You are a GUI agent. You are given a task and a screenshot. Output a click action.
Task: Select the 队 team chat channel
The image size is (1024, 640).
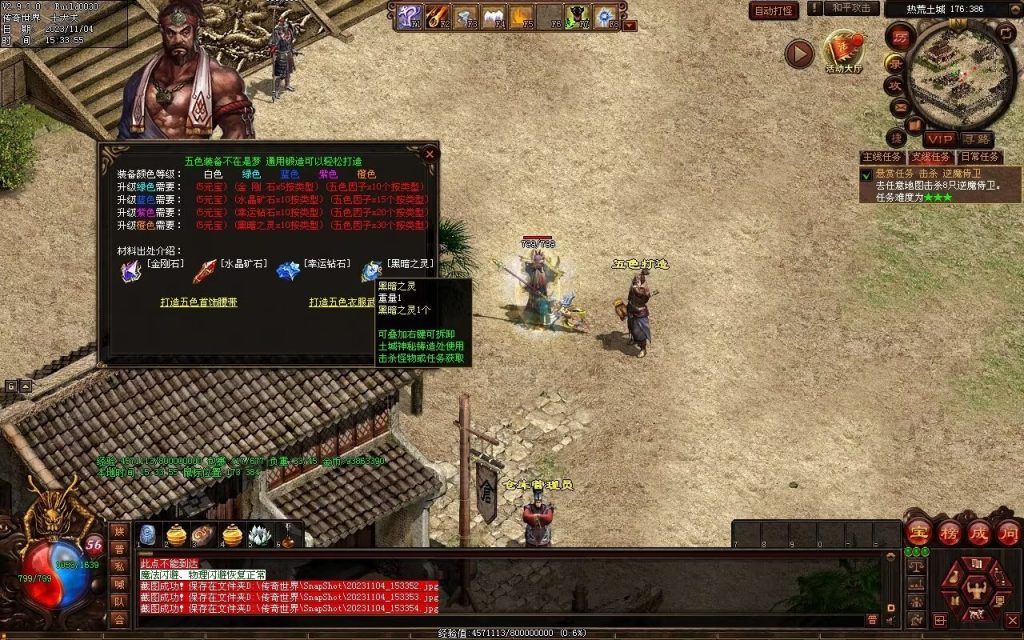pyautogui.click(x=119, y=601)
